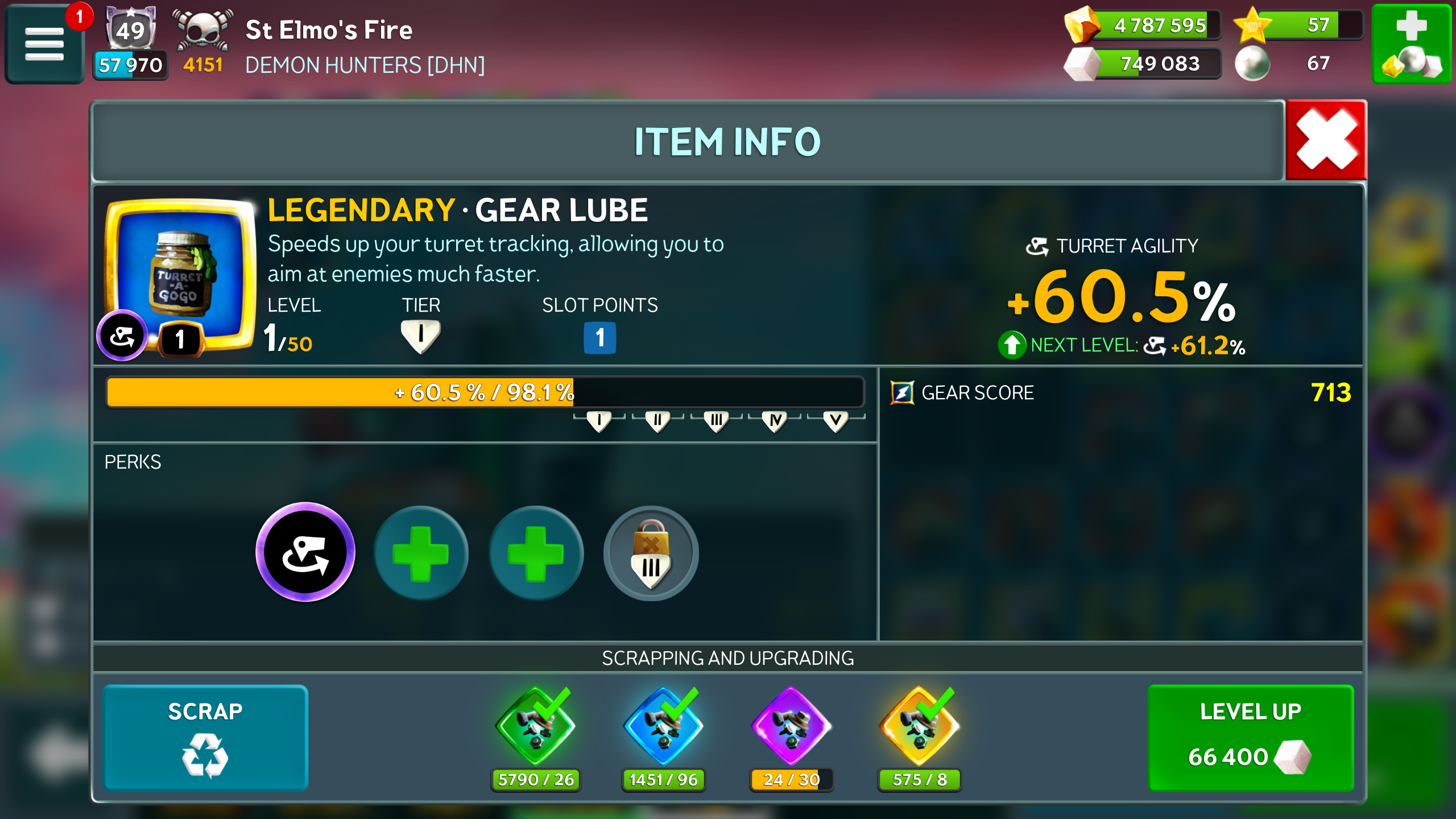This screenshot has width=1456, height=819.
Task: Close the Item Info window
Action: tap(1326, 140)
